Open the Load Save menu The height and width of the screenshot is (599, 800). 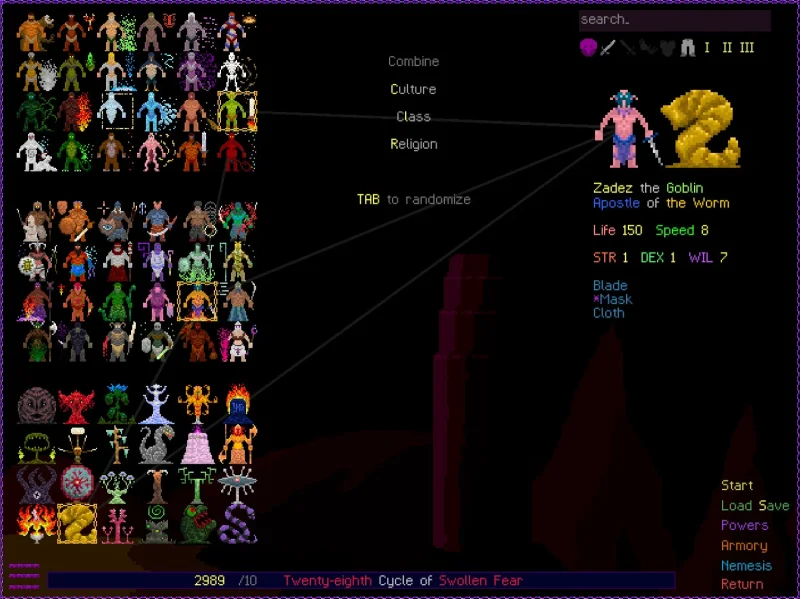point(754,506)
